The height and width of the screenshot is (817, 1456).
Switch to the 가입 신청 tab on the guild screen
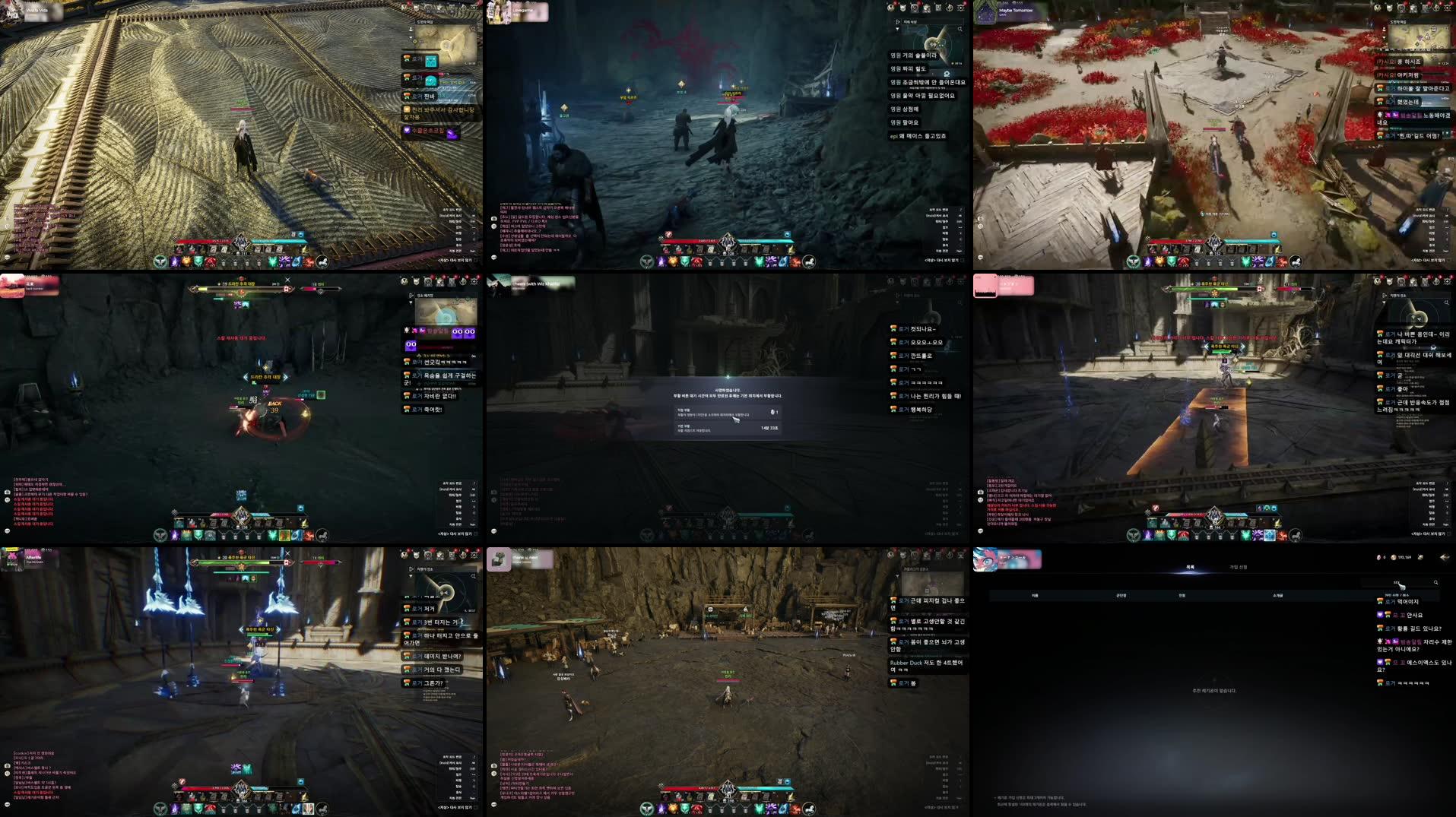1239,566
